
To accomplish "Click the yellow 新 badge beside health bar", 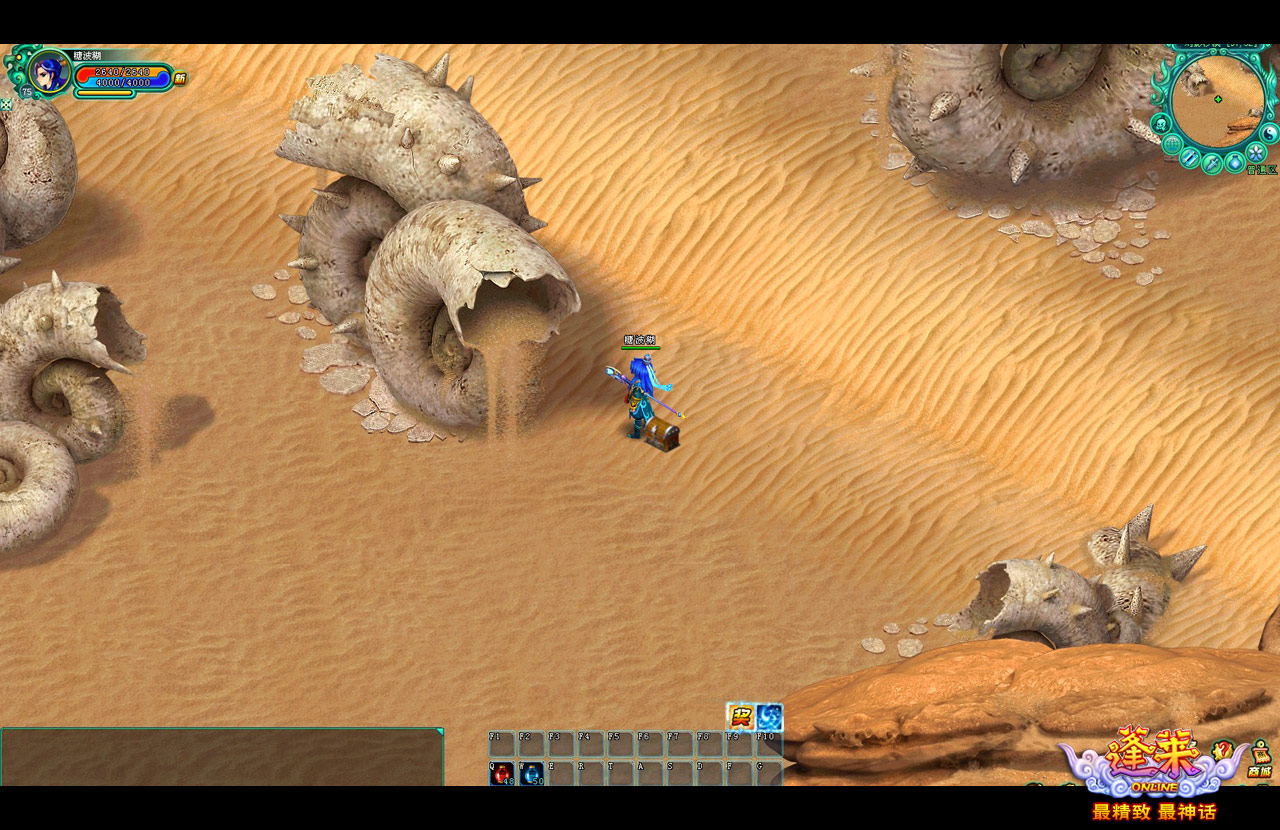I will [x=180, y=78].
